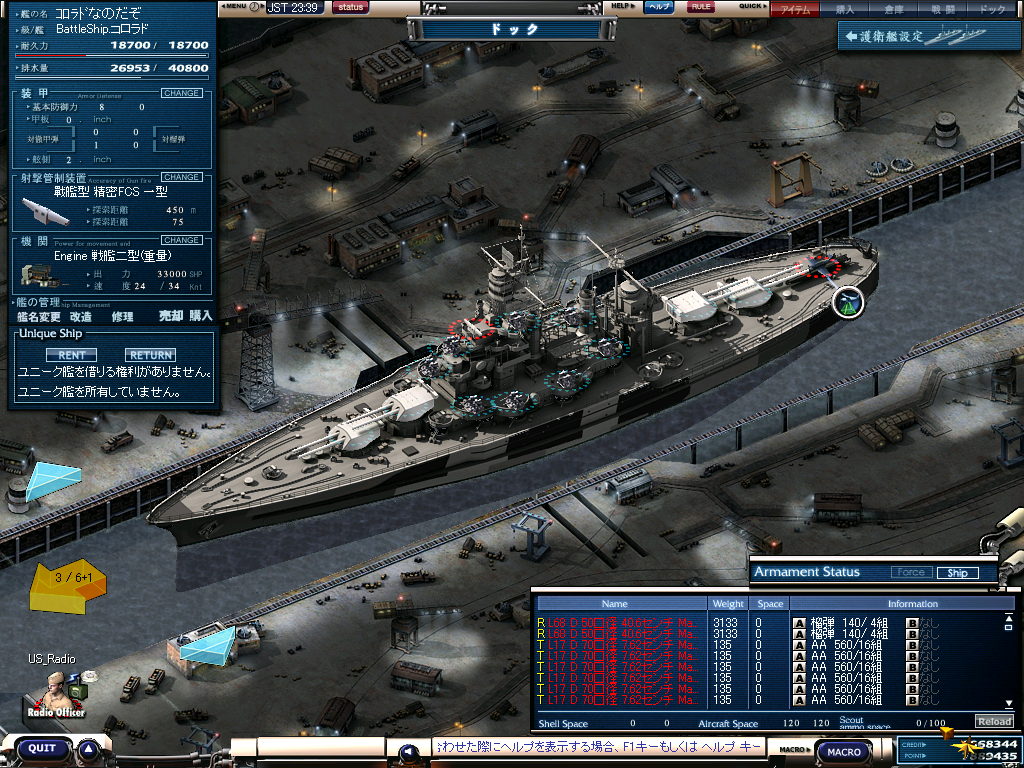Change the armor (装甲) setup
1024x768 pixels.
181,93
